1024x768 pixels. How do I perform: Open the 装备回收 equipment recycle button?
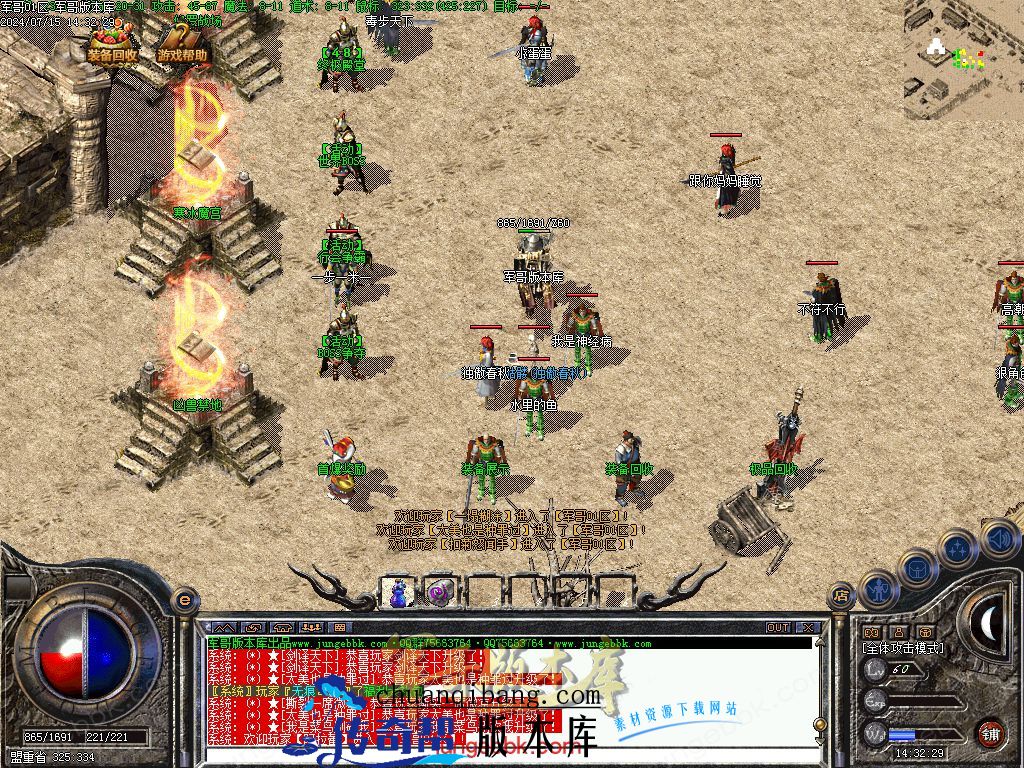pyautogui.click(x=112, y=46)
